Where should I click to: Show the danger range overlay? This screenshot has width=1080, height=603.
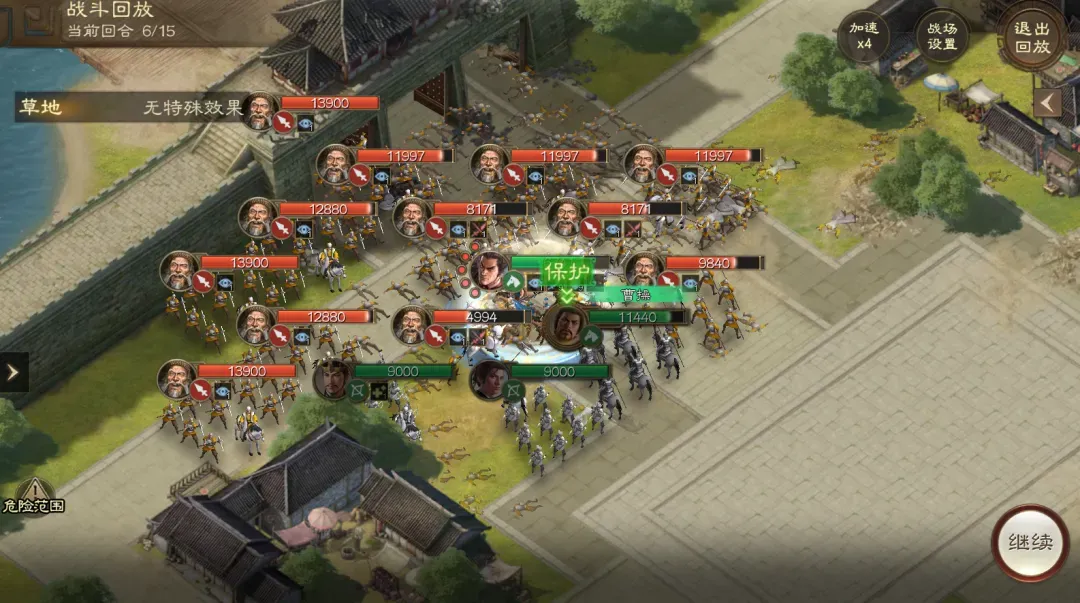33,494
